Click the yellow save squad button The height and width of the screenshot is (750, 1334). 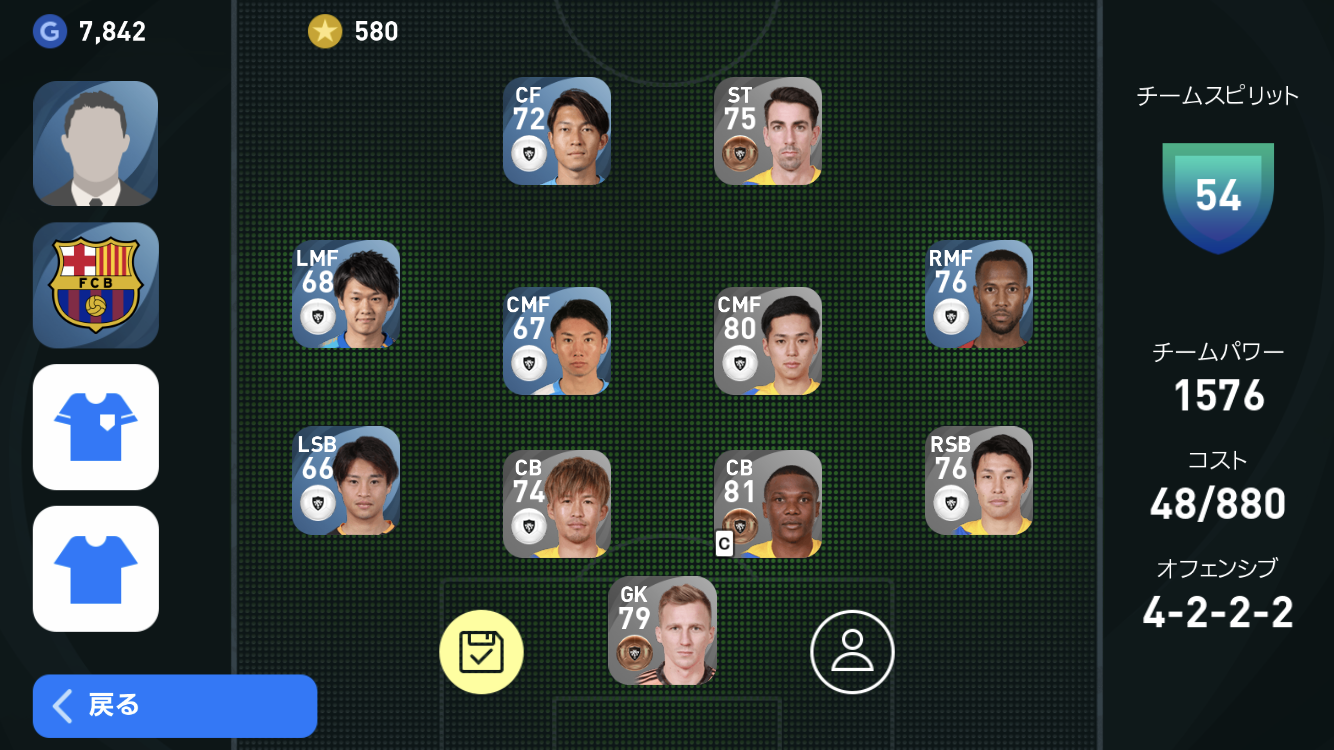(481, 652)
